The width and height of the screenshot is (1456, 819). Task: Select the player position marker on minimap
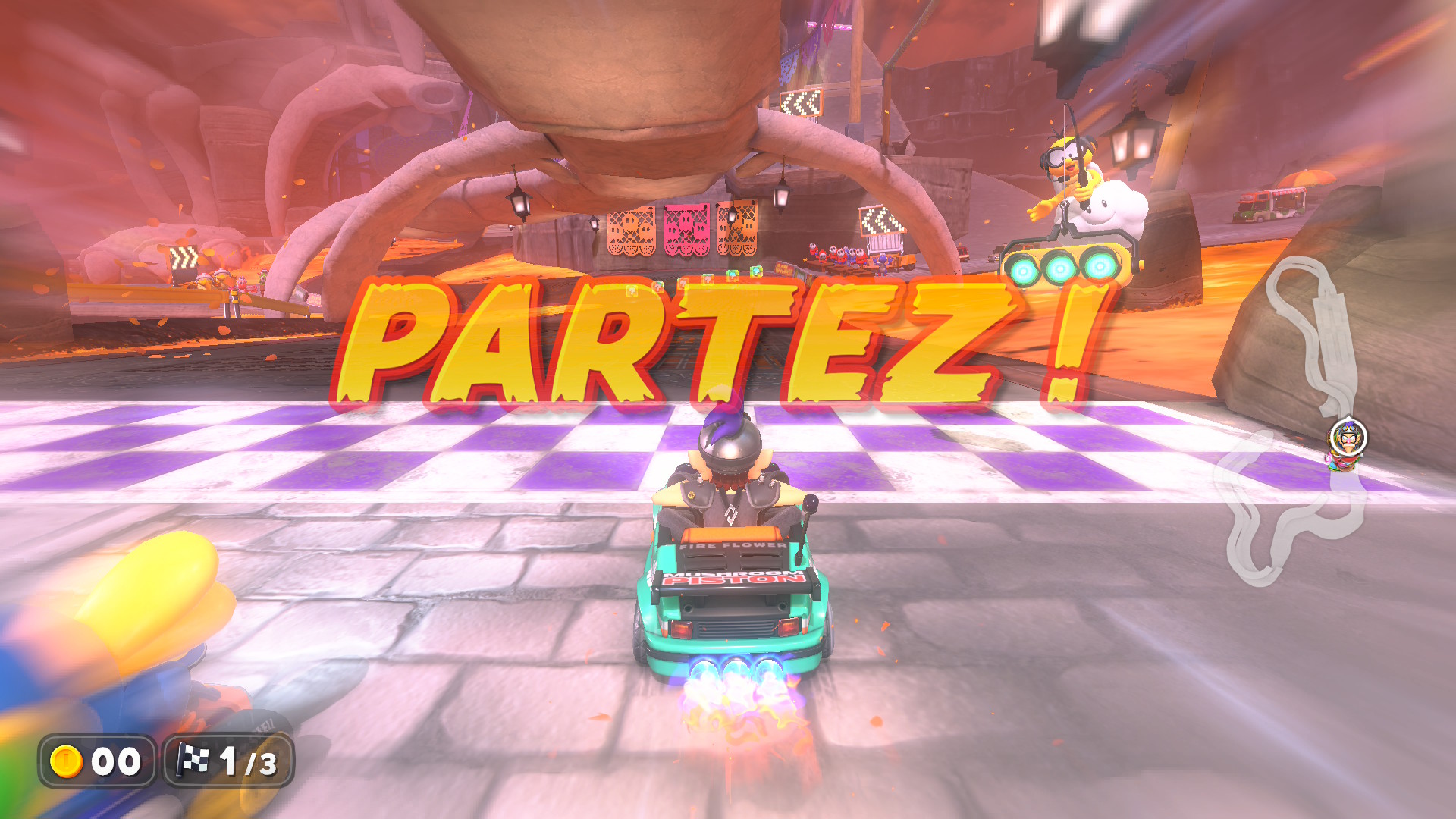(1348, 439)
